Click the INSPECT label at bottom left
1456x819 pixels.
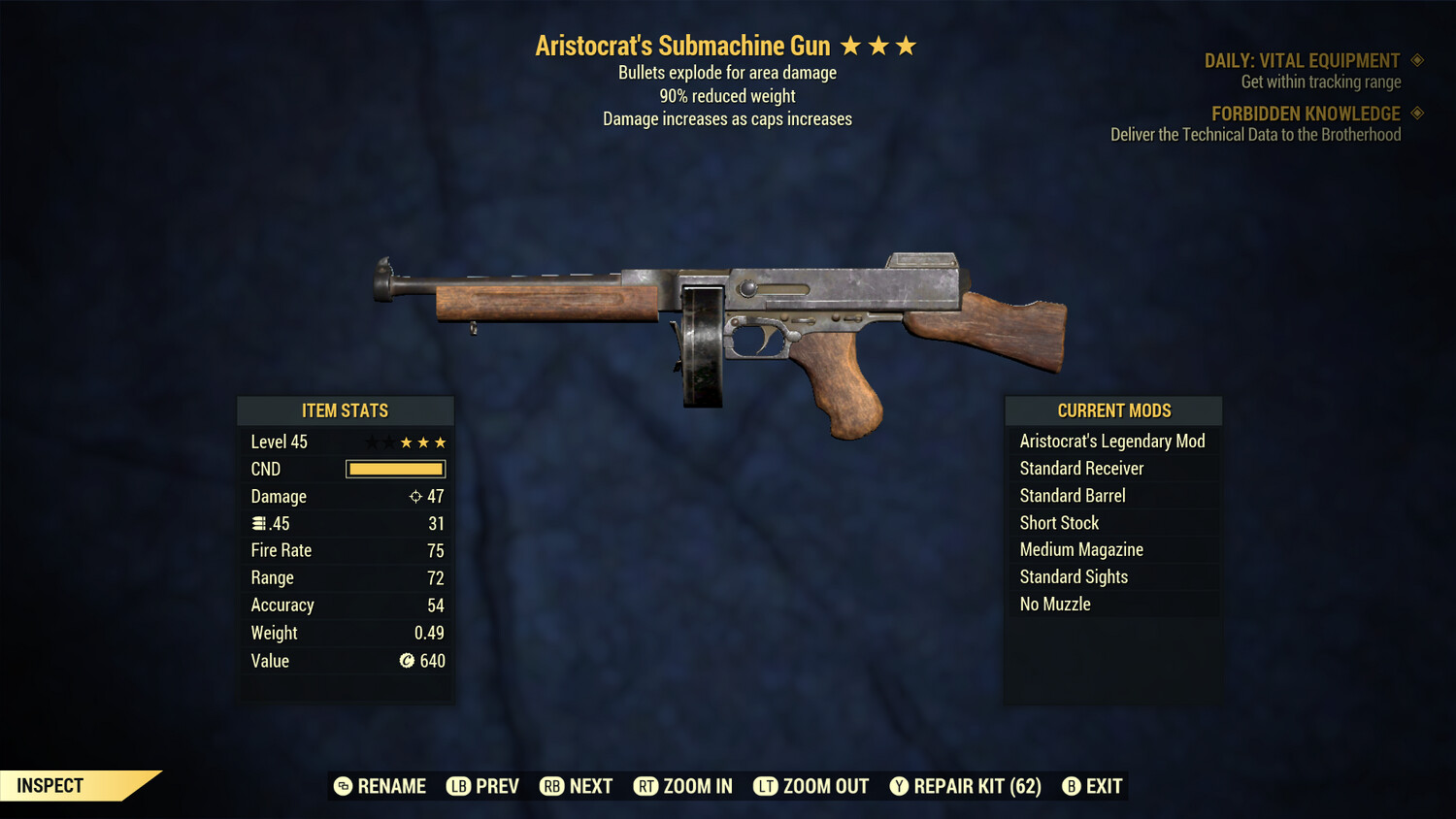[x=50, y=785]
